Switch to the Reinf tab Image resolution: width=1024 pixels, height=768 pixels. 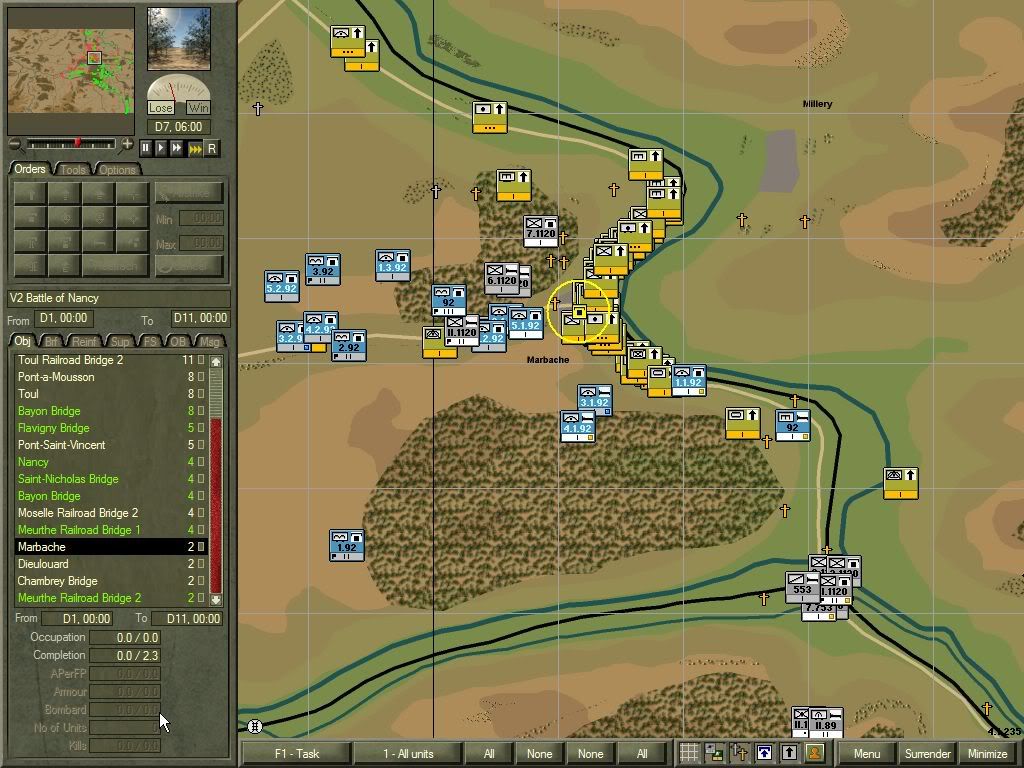tap(86, 342)
